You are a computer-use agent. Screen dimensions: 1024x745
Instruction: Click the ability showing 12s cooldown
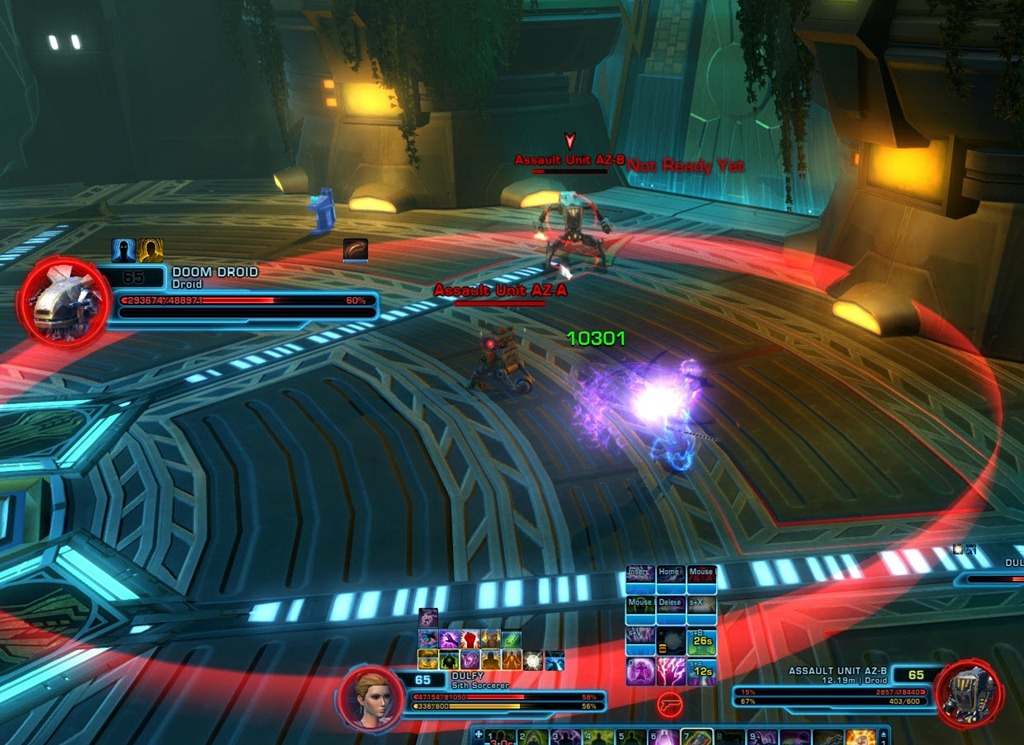point(701,671)
